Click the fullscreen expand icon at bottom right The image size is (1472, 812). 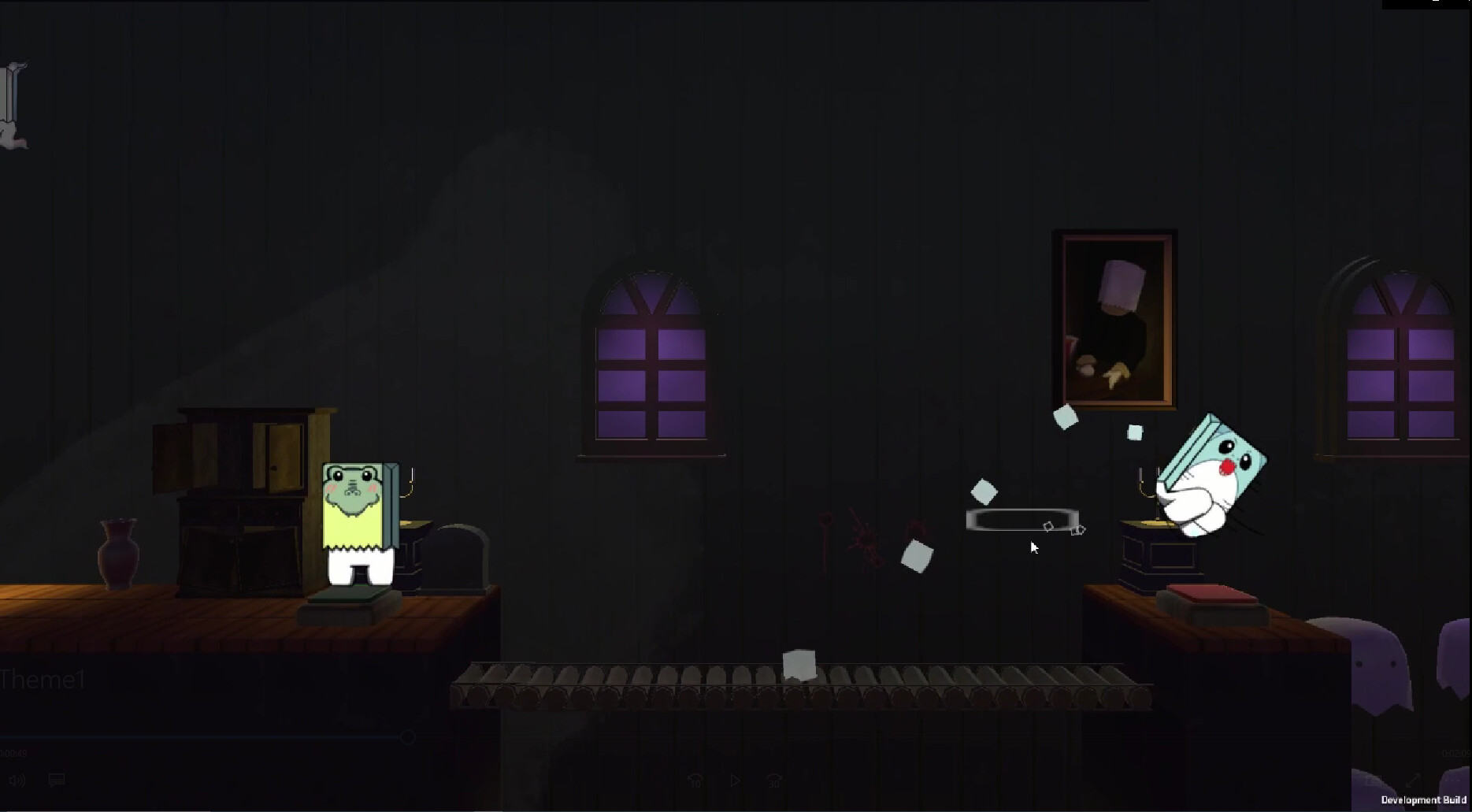click(x=1413, y=780)
